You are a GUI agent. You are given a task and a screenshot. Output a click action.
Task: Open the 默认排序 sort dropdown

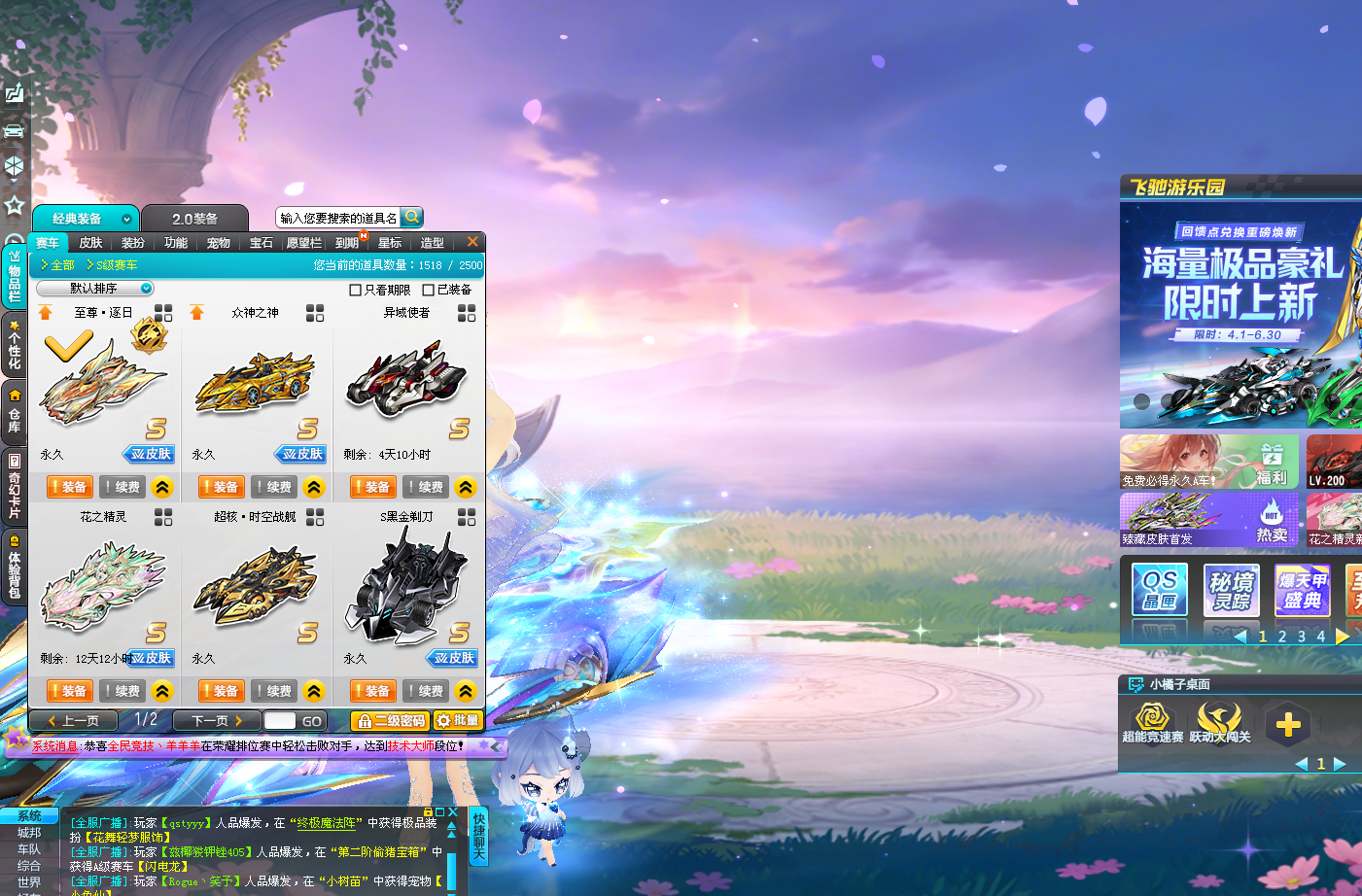click(x=95, y=289)
